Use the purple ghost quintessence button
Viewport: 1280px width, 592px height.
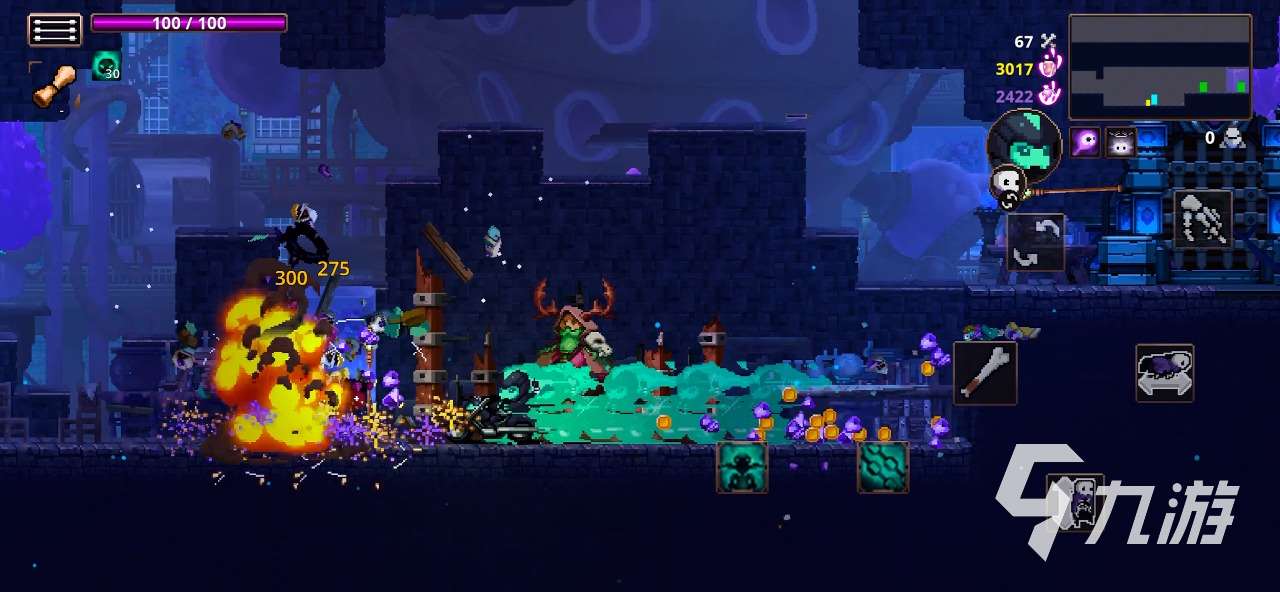click(1074, 501)
